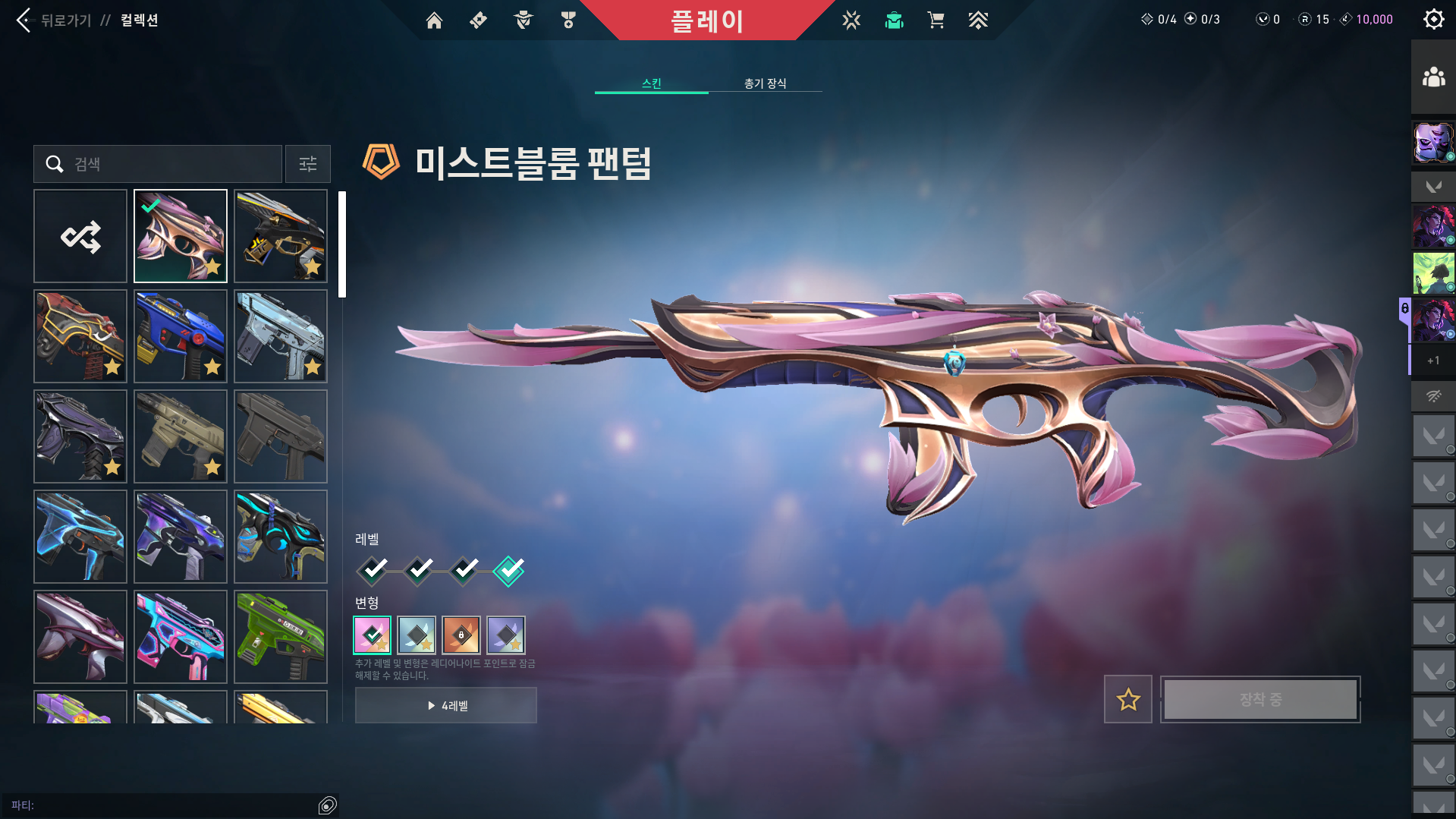Viewport: 1456px width, 819px height.
Task: Open the settings gear icon
Action: point(1432,19)
